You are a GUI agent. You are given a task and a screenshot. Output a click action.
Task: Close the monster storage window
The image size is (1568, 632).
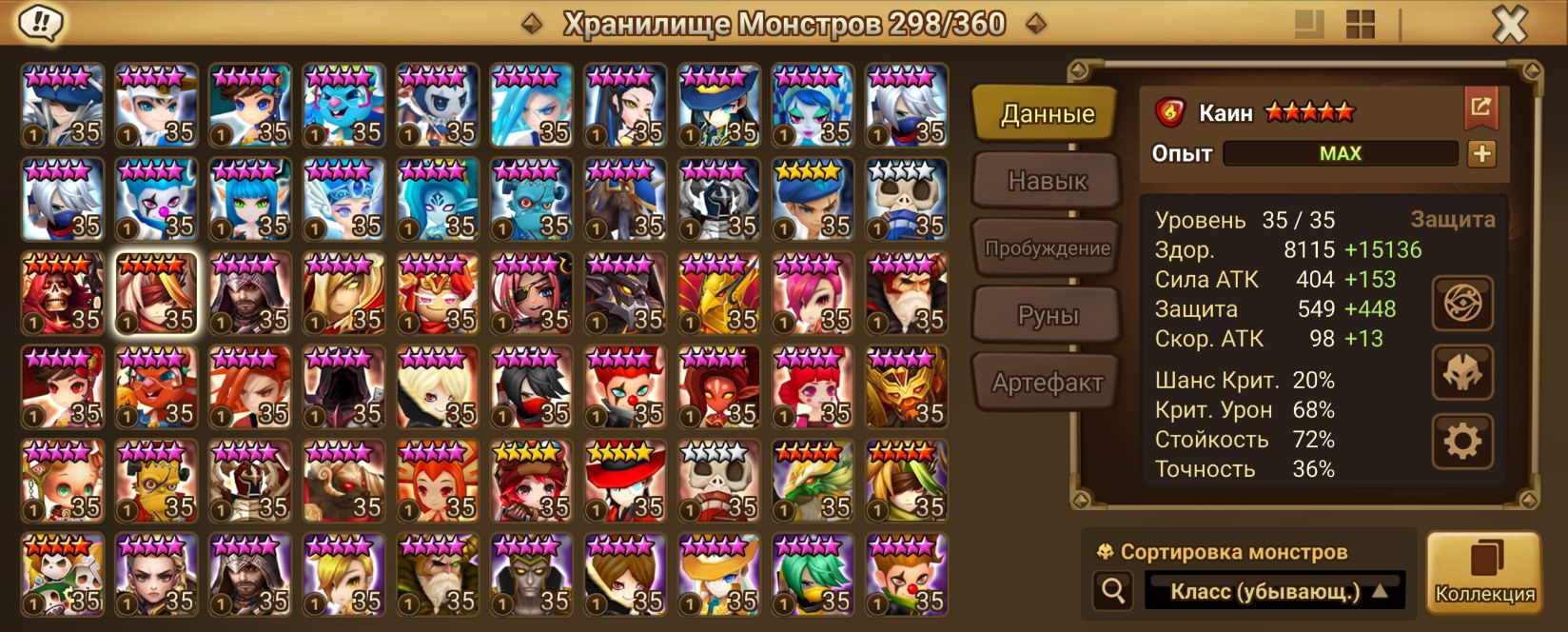1509,25
